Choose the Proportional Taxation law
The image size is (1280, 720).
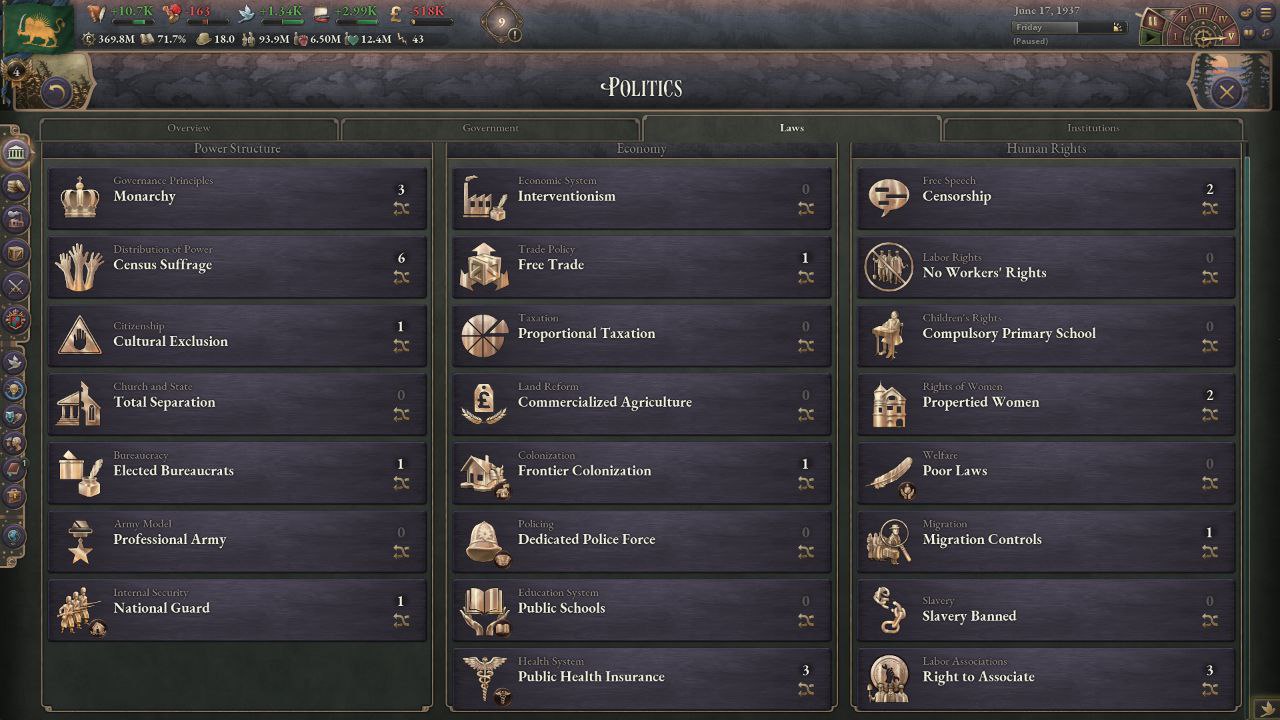[641, 335]
